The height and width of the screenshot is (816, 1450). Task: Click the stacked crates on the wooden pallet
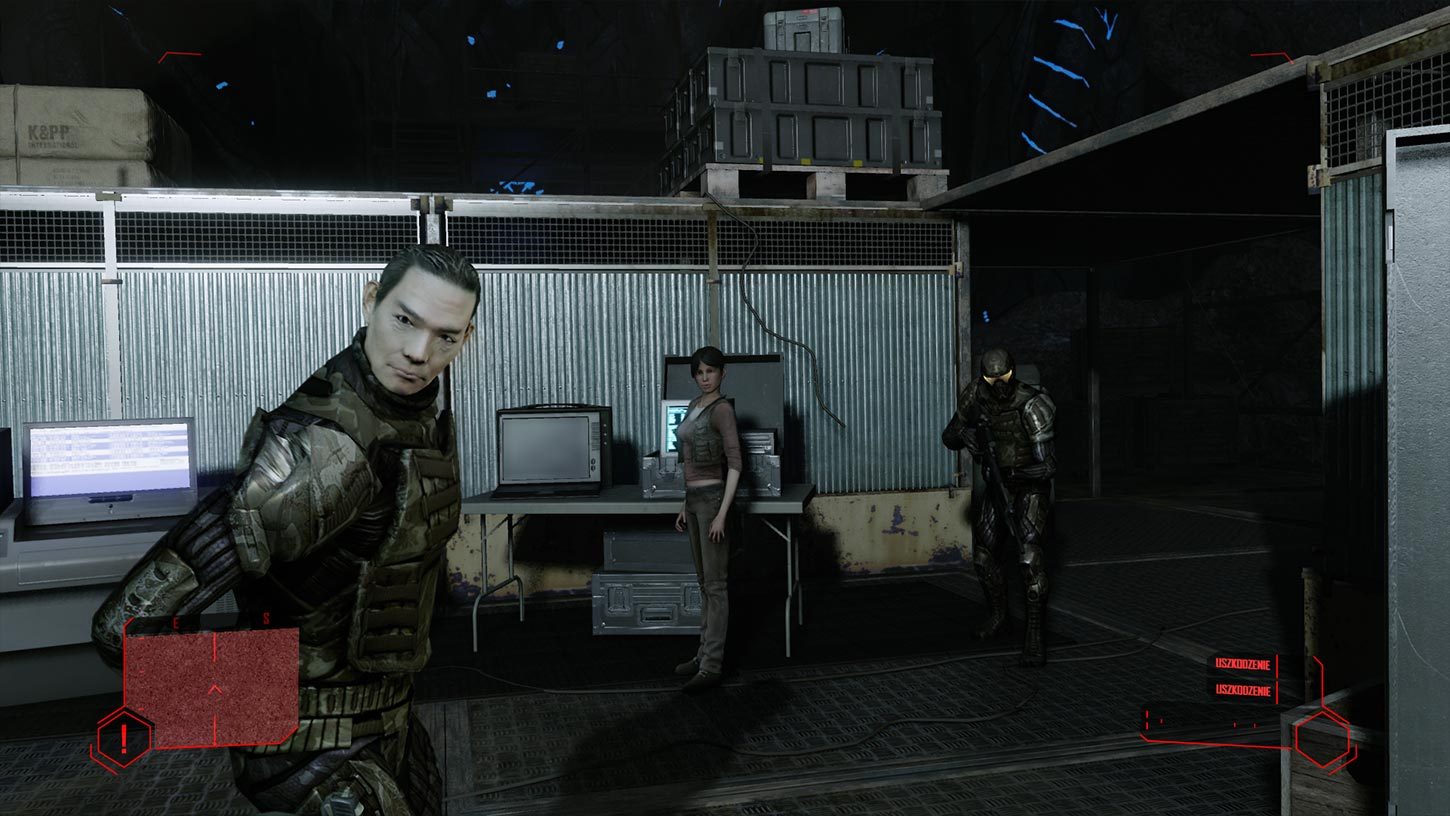pos(820,110)
